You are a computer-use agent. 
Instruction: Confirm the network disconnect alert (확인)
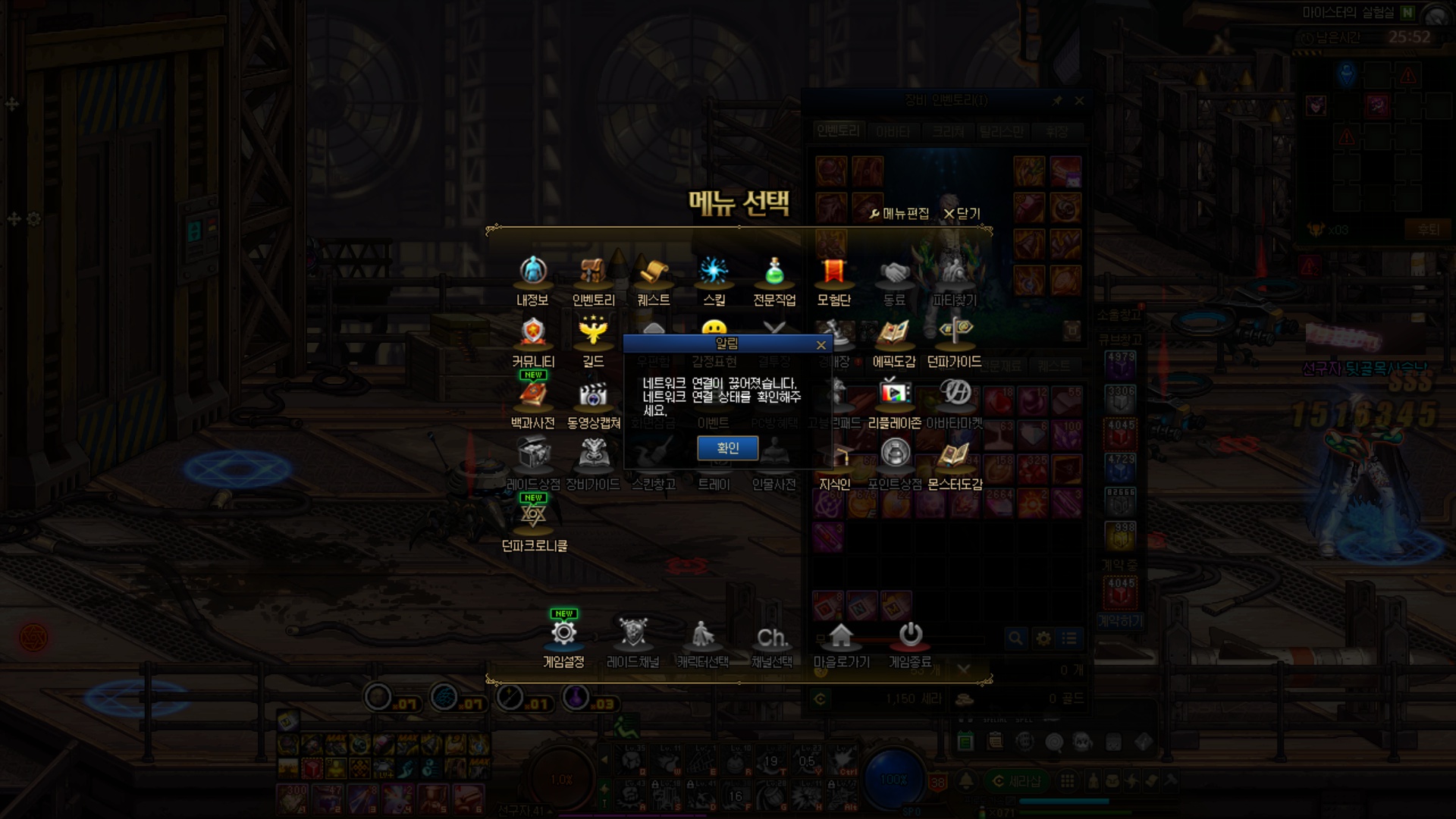(727, 448)
